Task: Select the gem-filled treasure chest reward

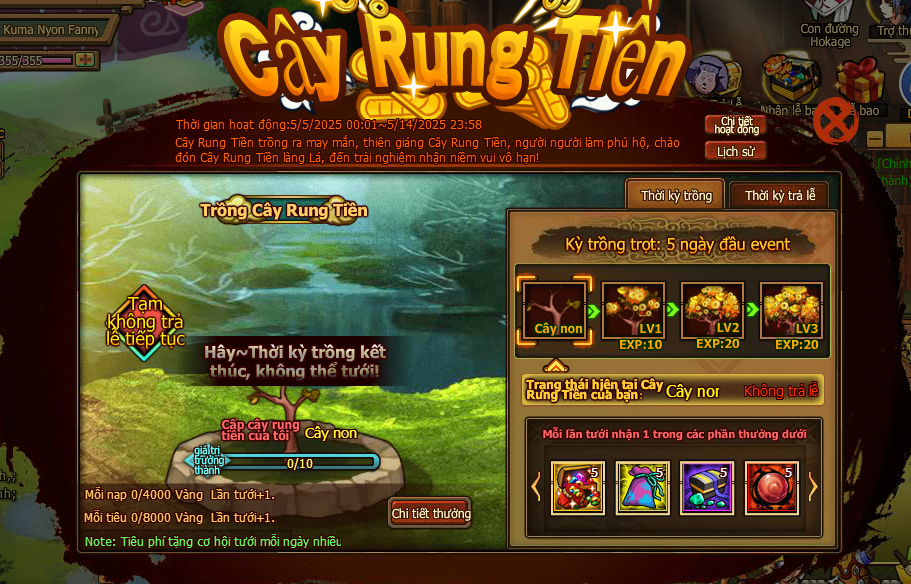Action: click(x=577, y=488)
